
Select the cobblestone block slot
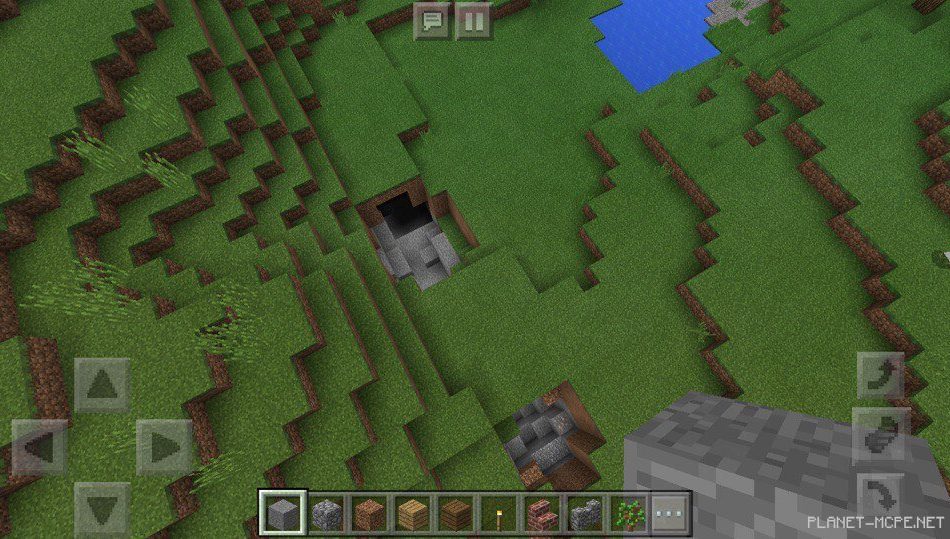pos(327,514)
